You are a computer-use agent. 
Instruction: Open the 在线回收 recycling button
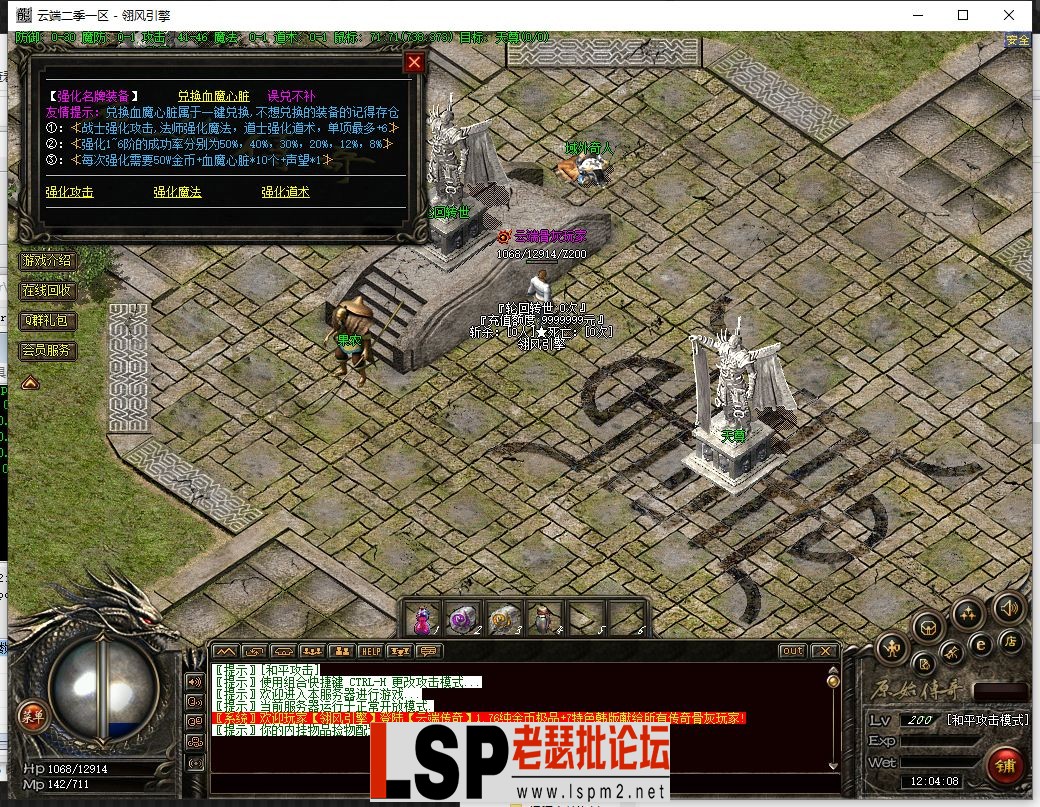(x=47, y=291)
